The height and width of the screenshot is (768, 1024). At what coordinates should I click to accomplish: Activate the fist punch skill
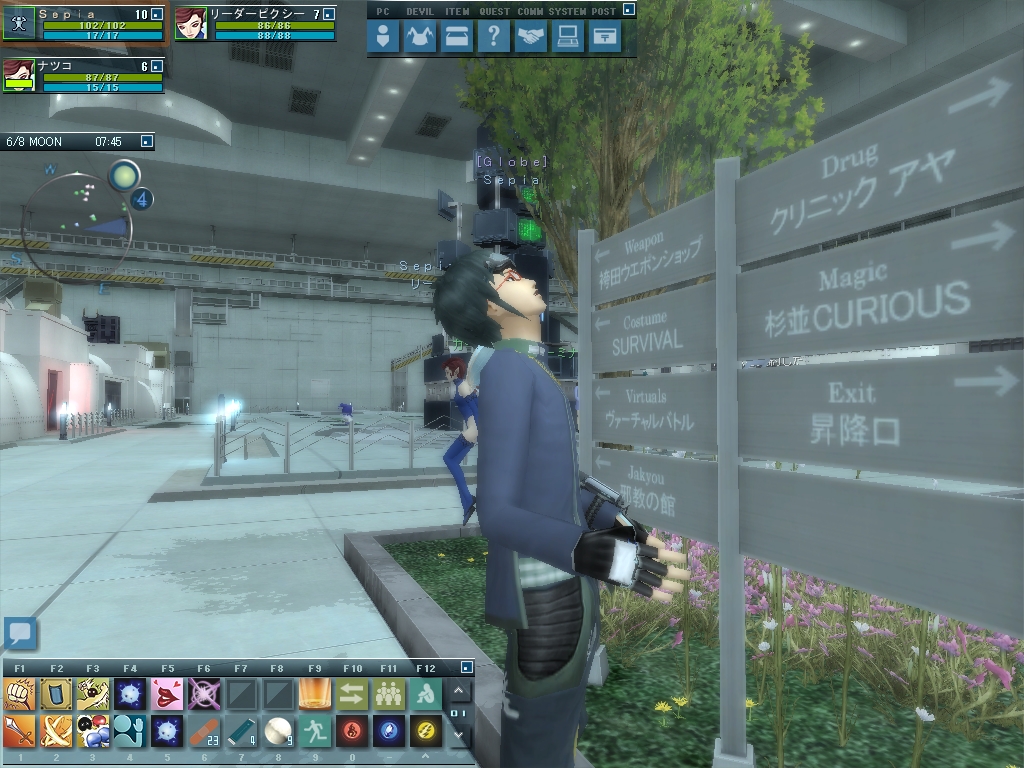click(18, 693)
